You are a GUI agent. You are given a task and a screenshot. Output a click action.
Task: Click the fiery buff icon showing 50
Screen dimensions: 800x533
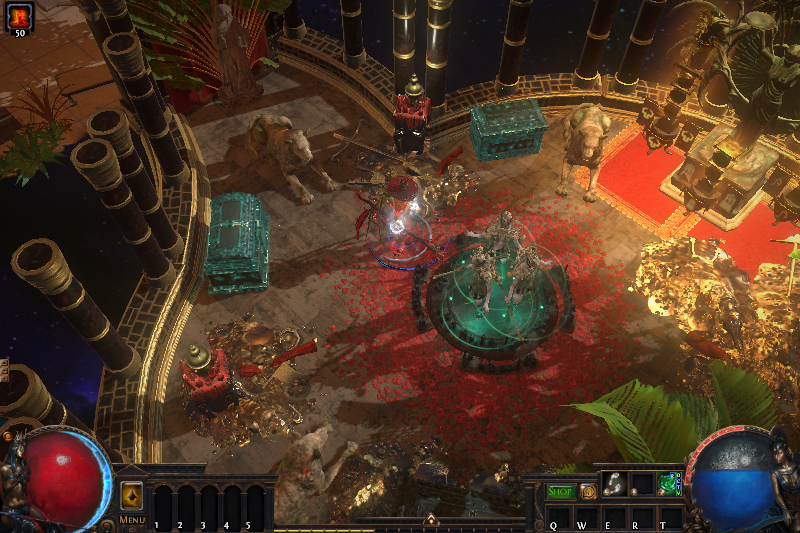(x=19, y=14)
